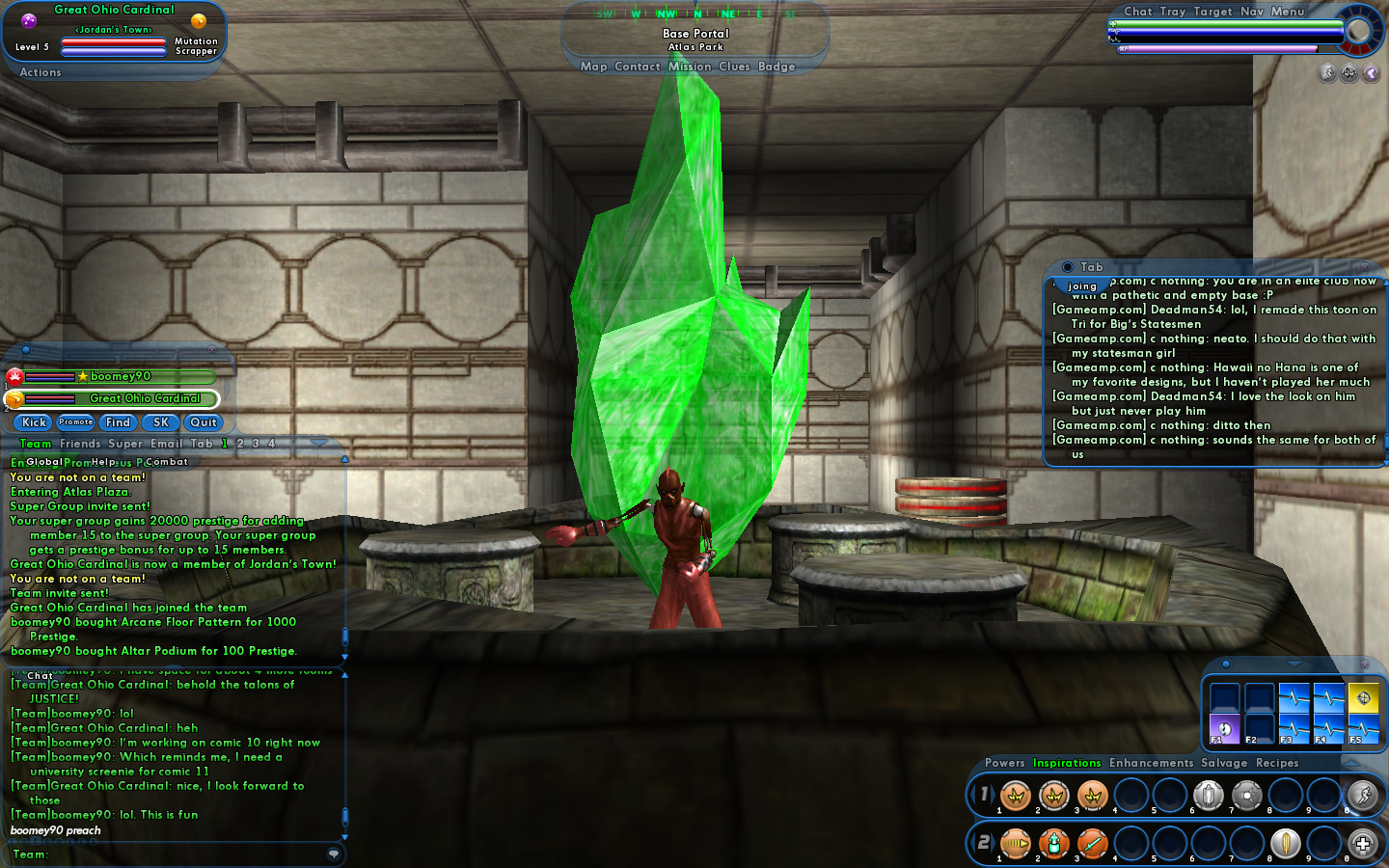The width and height of the screenshot is (1389, 868).
Task: Open the Mission panel
Action: tap(690, 67)
